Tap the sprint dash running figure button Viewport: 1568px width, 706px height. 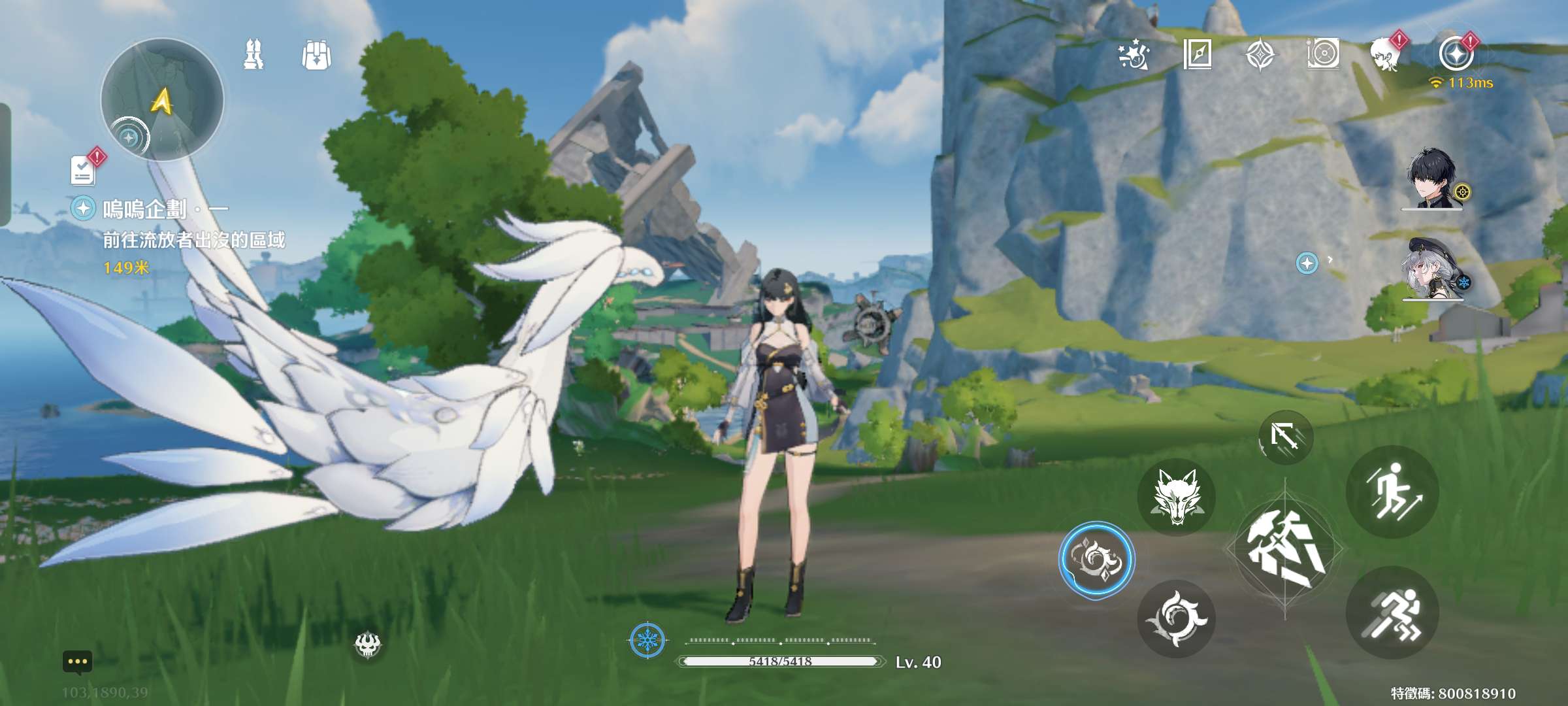1392,613
